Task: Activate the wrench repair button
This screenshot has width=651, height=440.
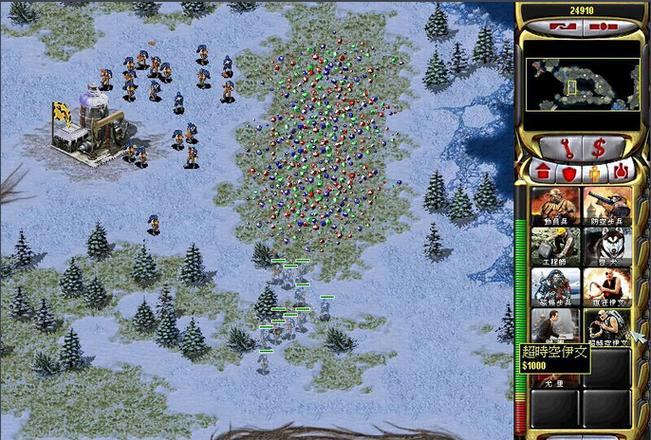Action: point(568,147)
